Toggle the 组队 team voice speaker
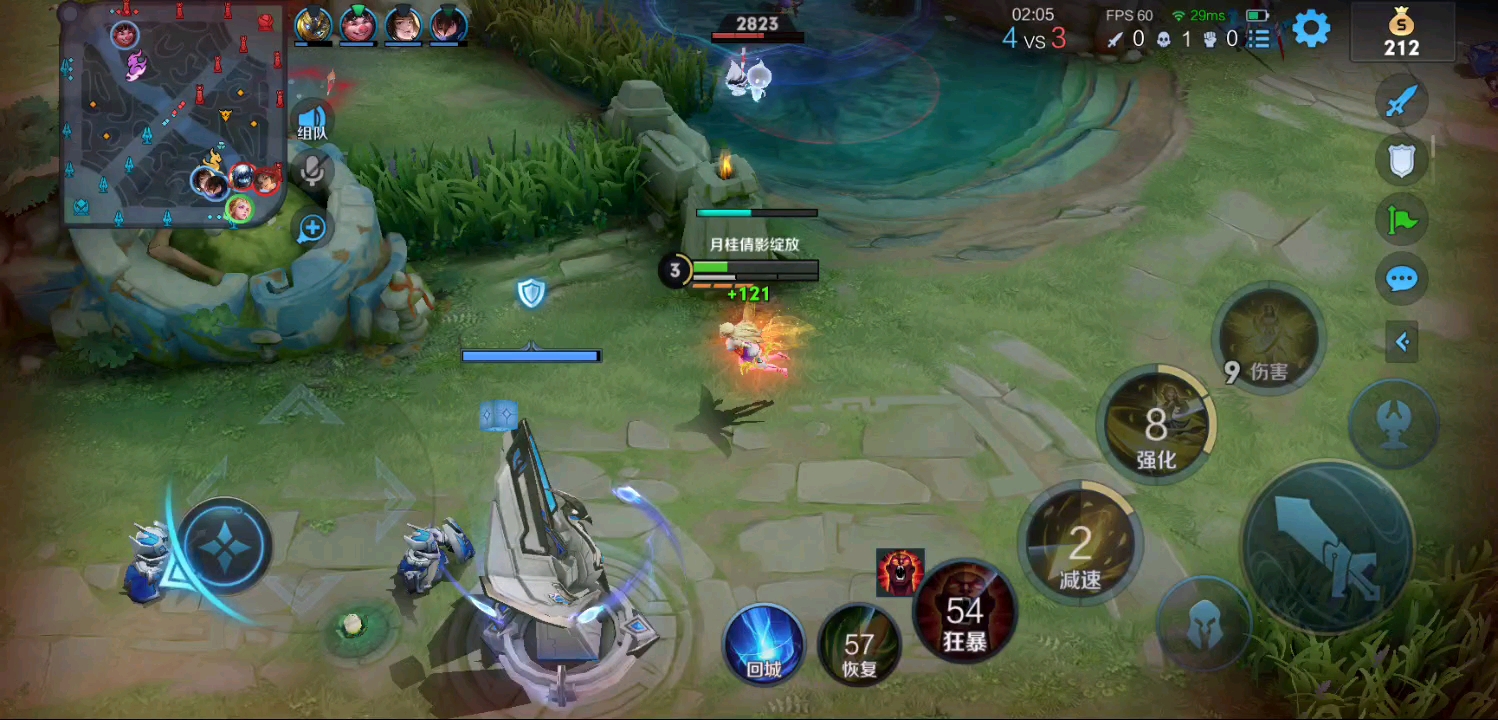This screenshot has height=720, width=1498. [313, 121]
